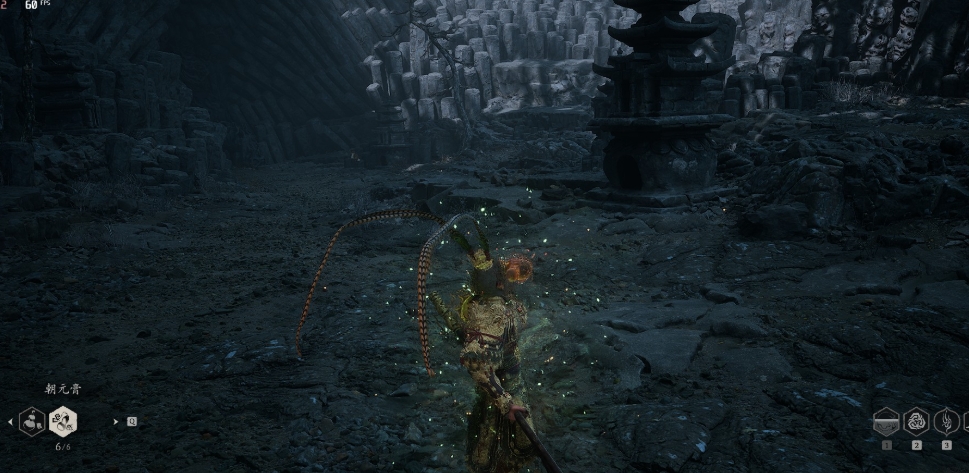
Task: Select the dark gourd item slot
Action: [32, 421]
